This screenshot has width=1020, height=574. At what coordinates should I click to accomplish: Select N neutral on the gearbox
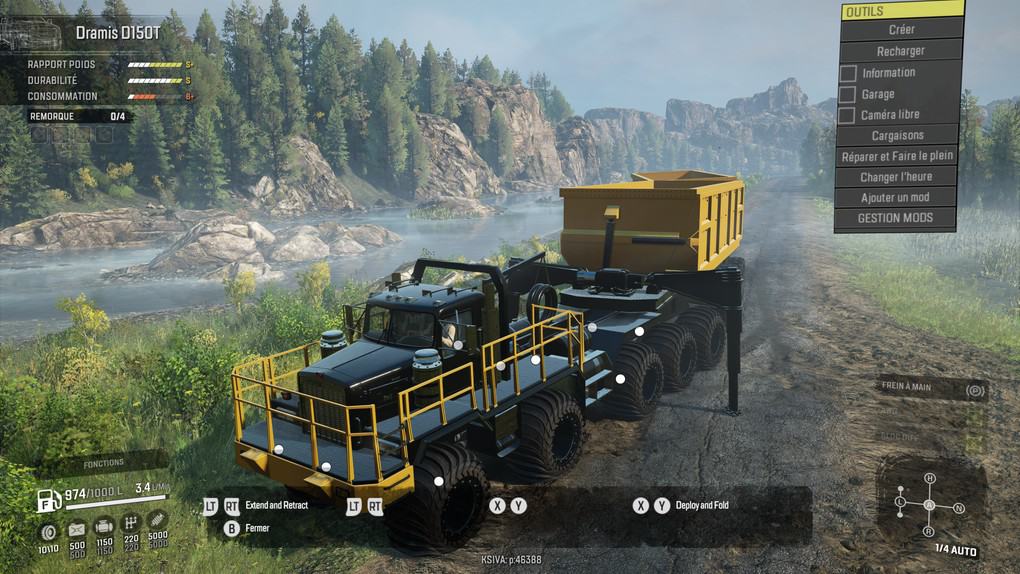click(959, 508)
